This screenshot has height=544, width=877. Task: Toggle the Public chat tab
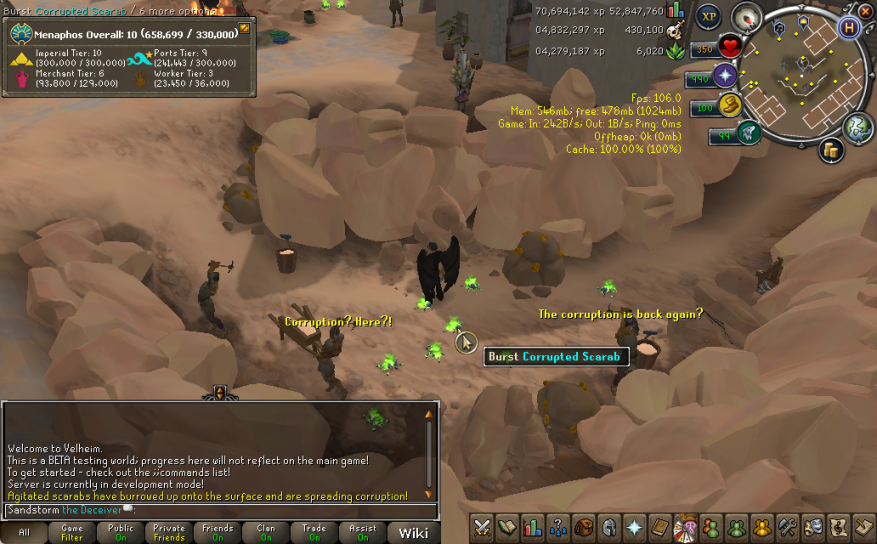121,532
